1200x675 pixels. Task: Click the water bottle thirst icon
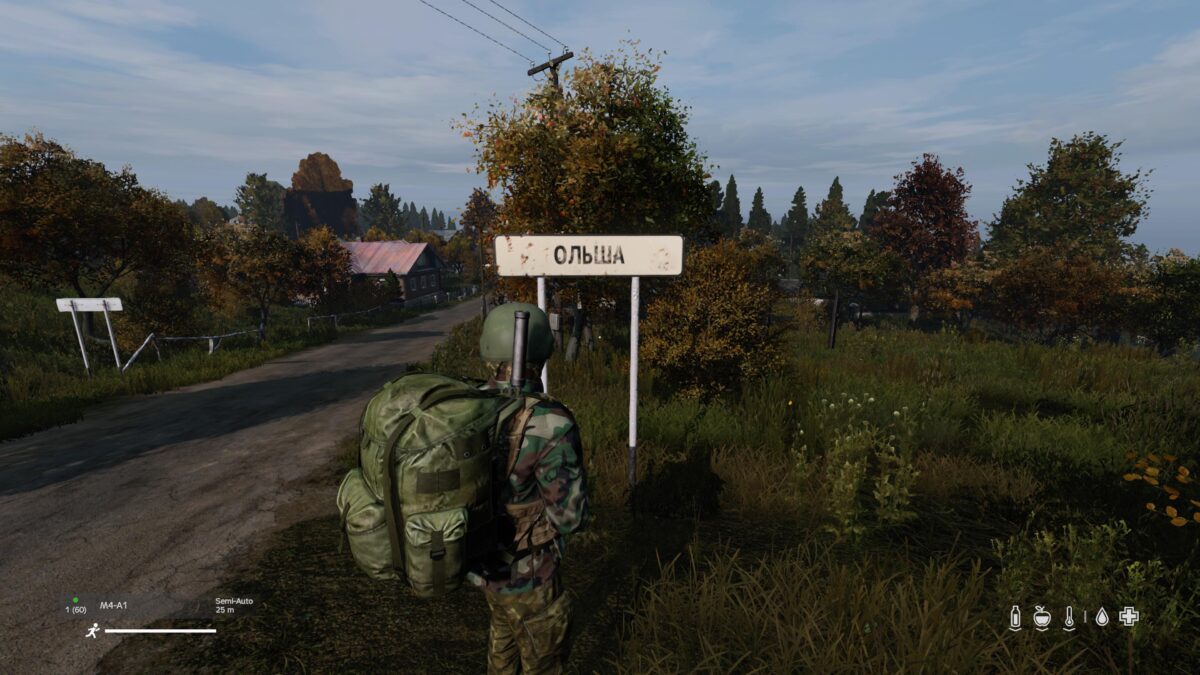[x=1015, y=617]
